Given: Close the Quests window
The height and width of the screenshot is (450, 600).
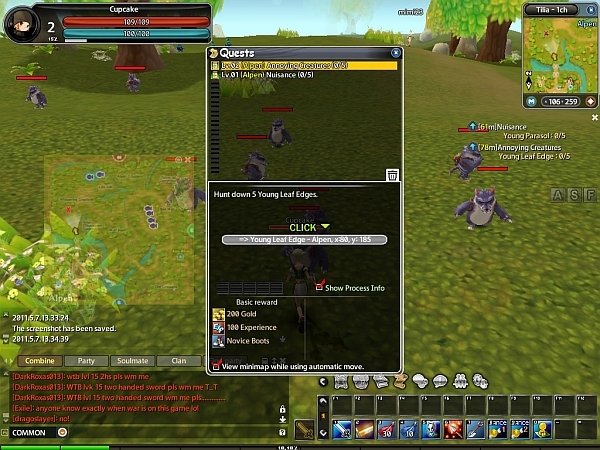Looking at the screenshot, I should (396, 52).
